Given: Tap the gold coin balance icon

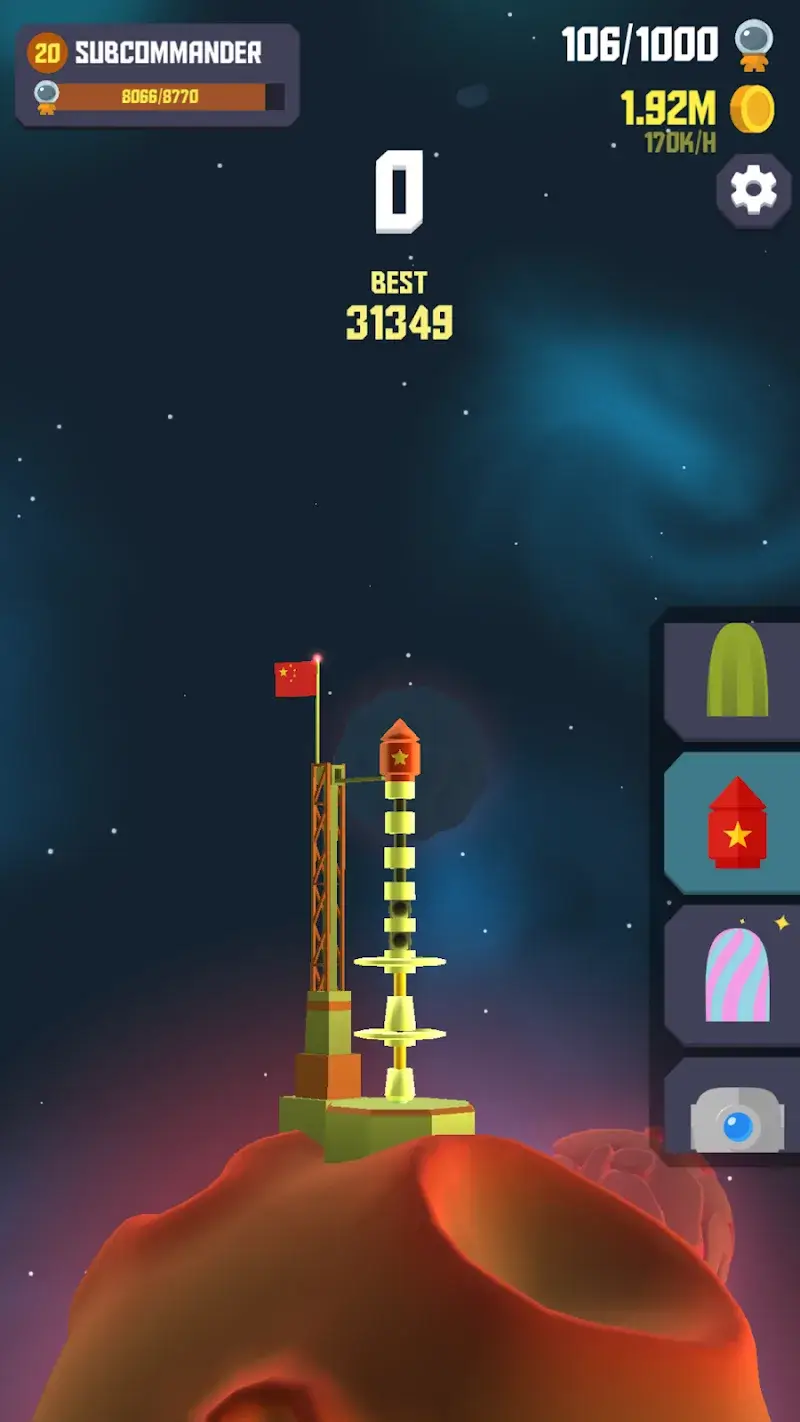Looking at the screenshot, I should coord(752,109).
